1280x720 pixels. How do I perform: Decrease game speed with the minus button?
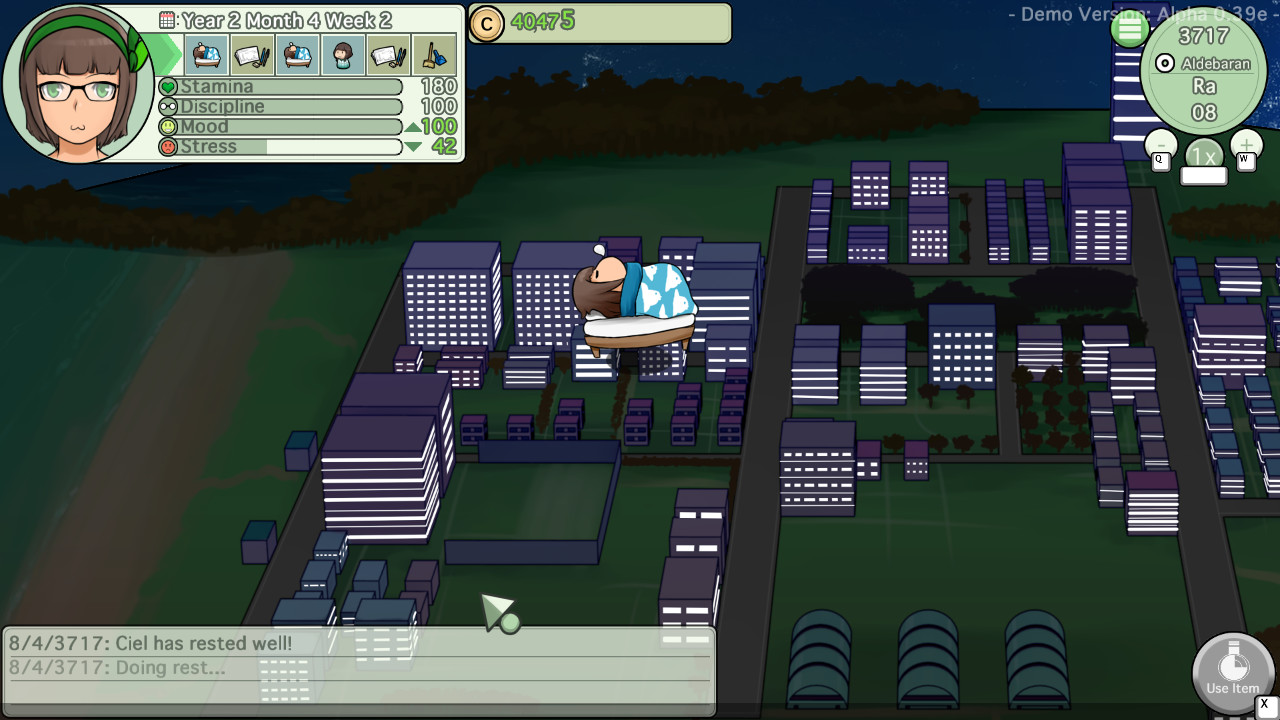point(1161,146)
